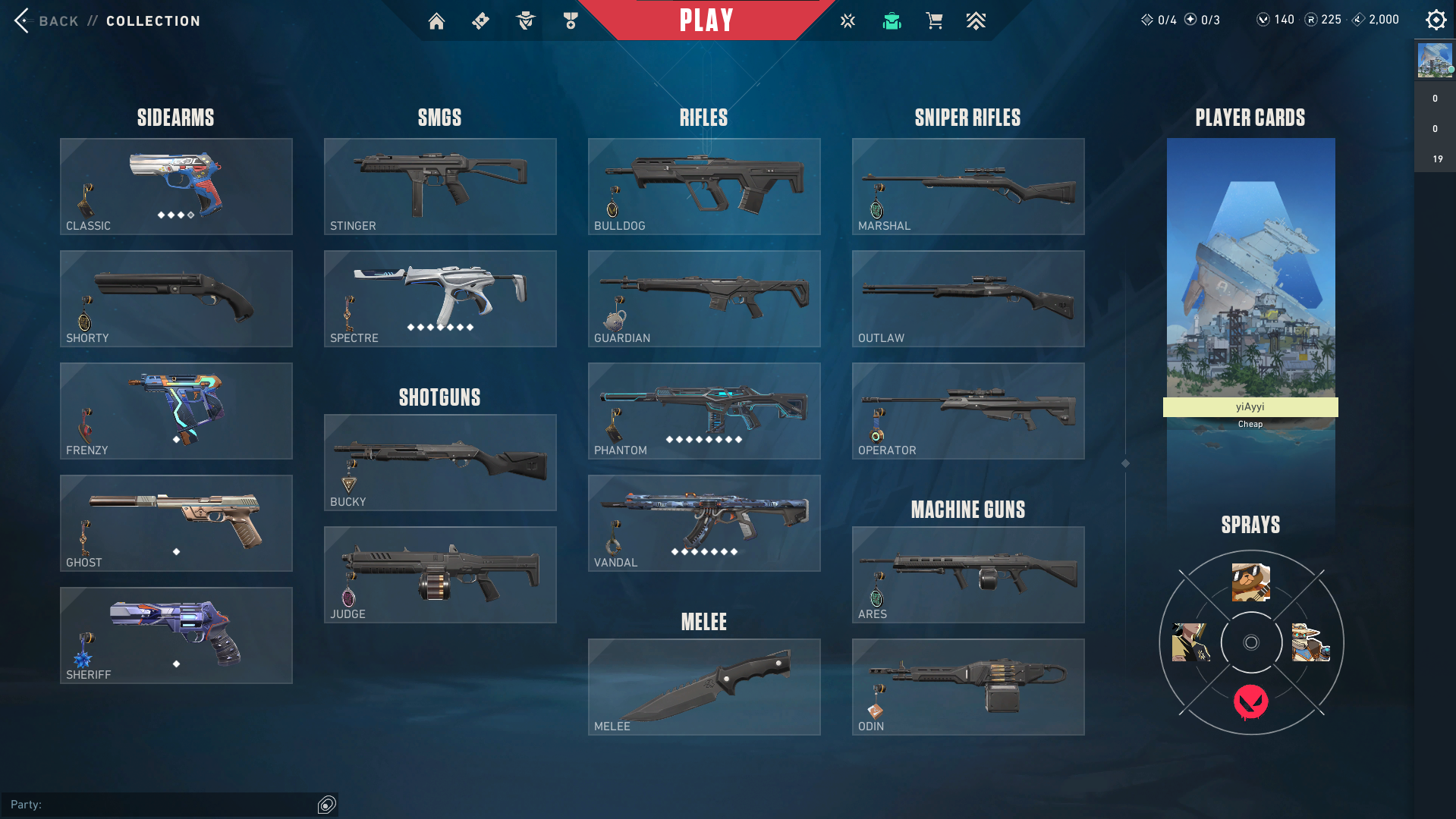The image size is (1456, 819).
Task: Open settings with the gear icon
Action: point(1436,20)
